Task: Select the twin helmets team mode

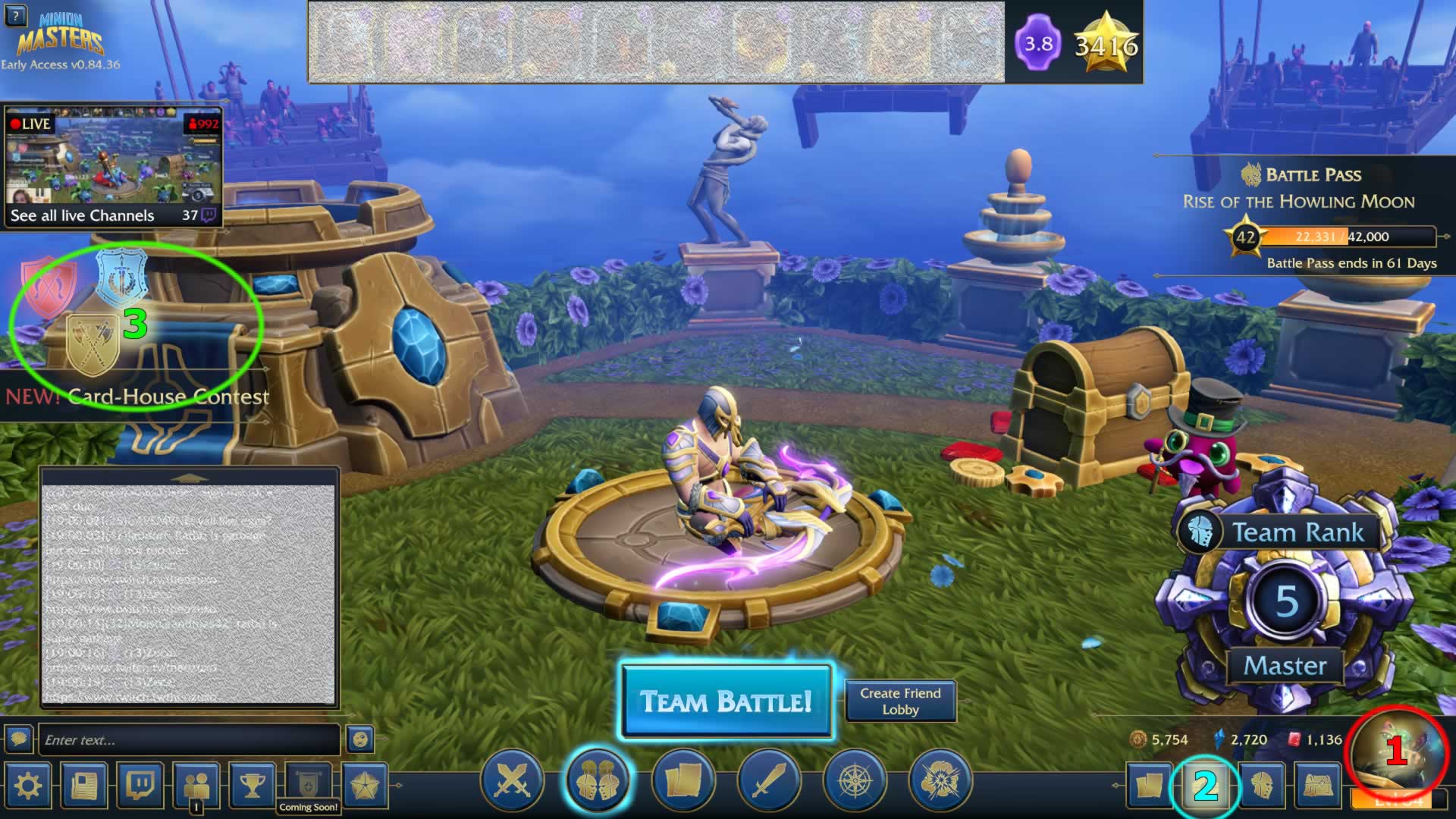Action: (x=598, y=780)
